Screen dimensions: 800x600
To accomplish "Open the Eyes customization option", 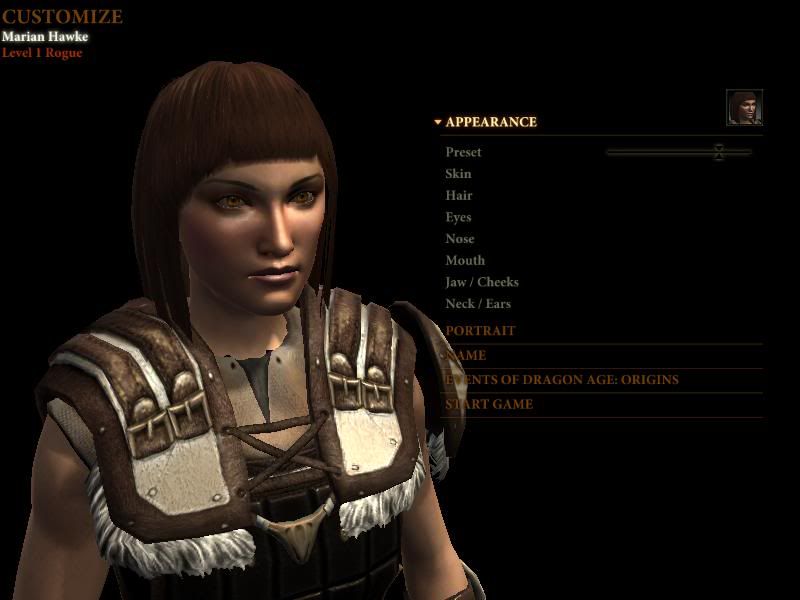I will [x=458, y=217].
